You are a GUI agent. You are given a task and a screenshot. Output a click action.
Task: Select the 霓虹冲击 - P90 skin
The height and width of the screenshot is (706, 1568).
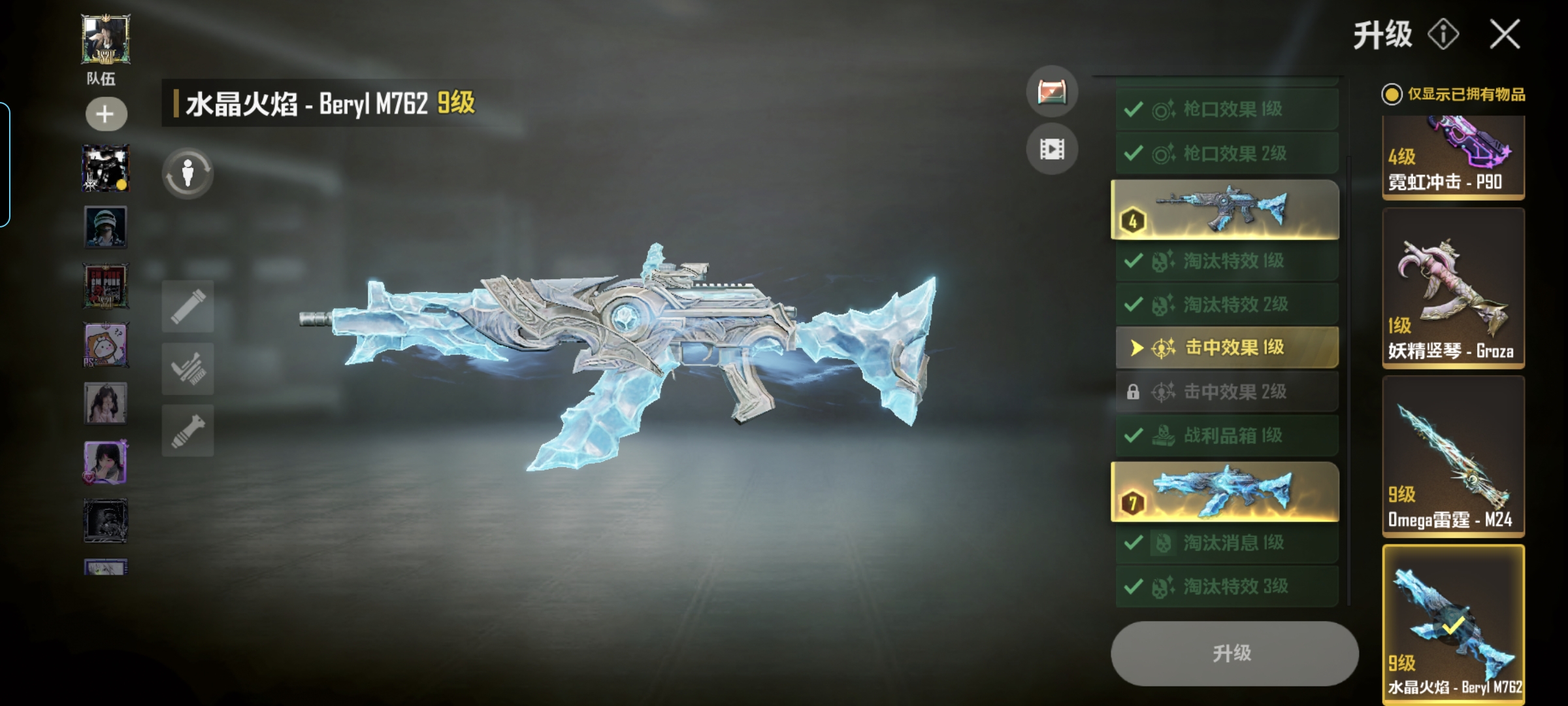point(1453,157)
